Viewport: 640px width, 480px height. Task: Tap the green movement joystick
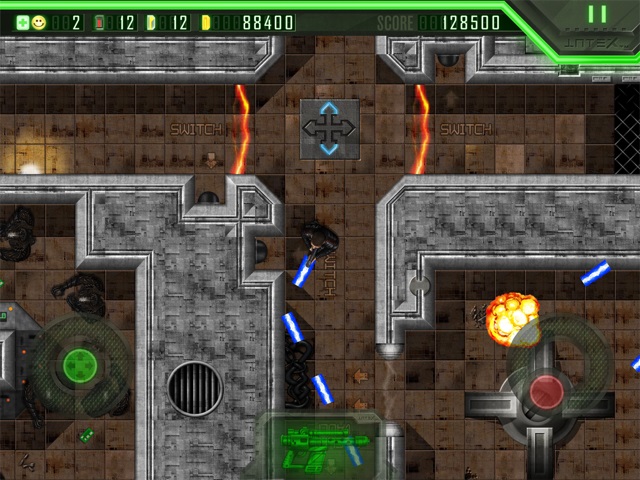point(77,365)
